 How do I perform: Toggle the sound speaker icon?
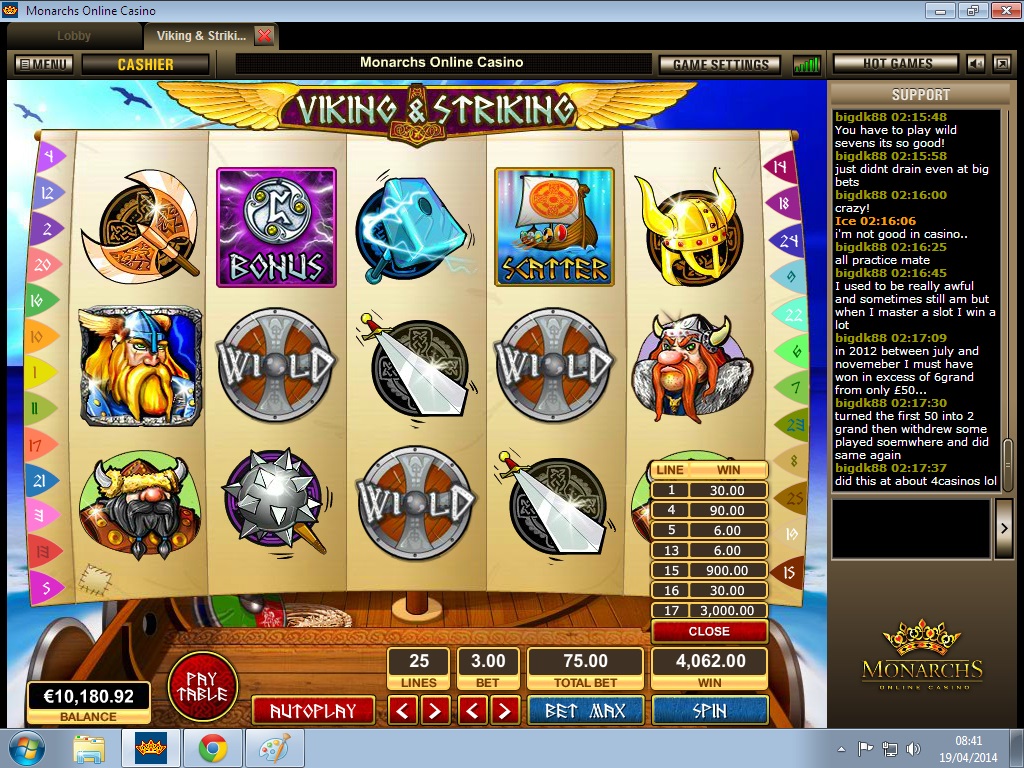click(x=975, y=64)
